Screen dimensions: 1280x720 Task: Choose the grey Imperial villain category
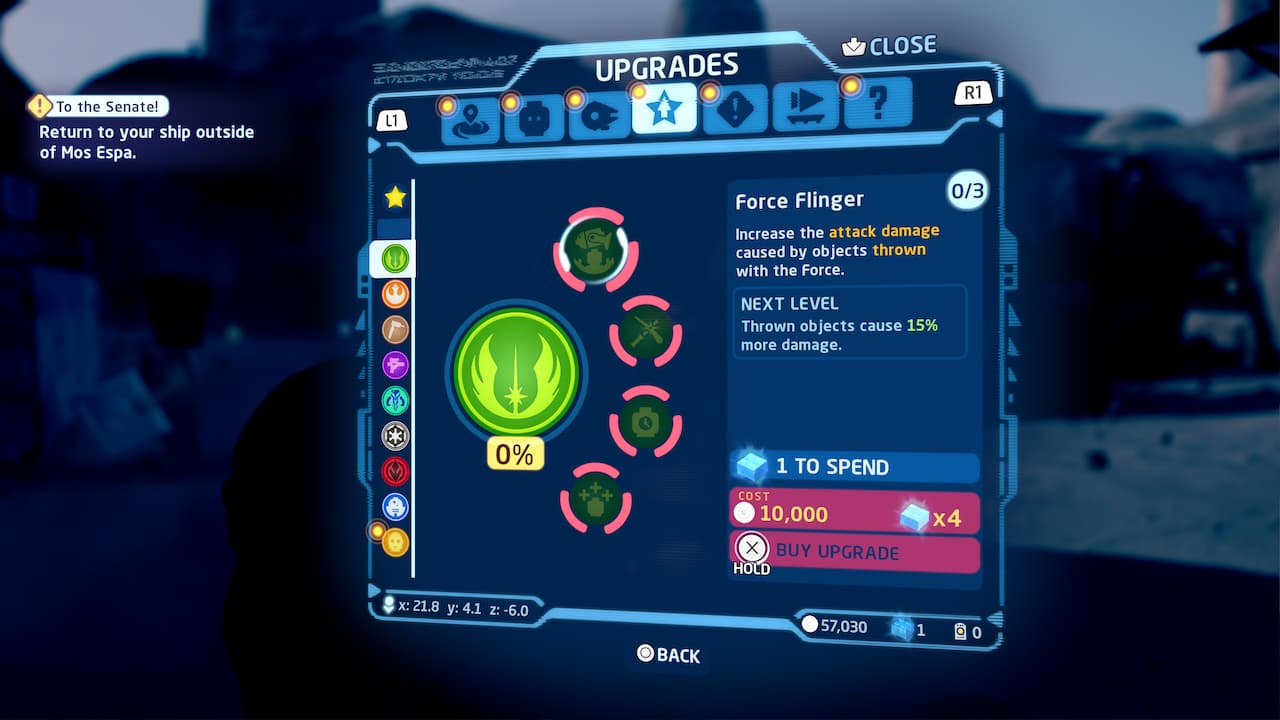click(395, 435)
